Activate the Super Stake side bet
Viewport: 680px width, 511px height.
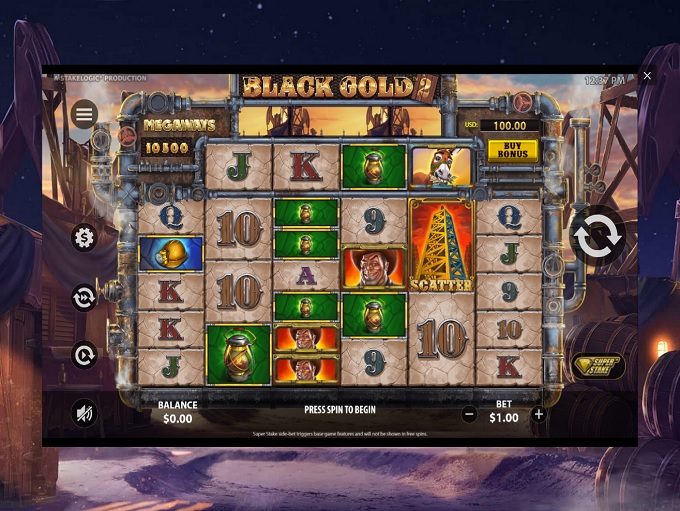[597, 366]
